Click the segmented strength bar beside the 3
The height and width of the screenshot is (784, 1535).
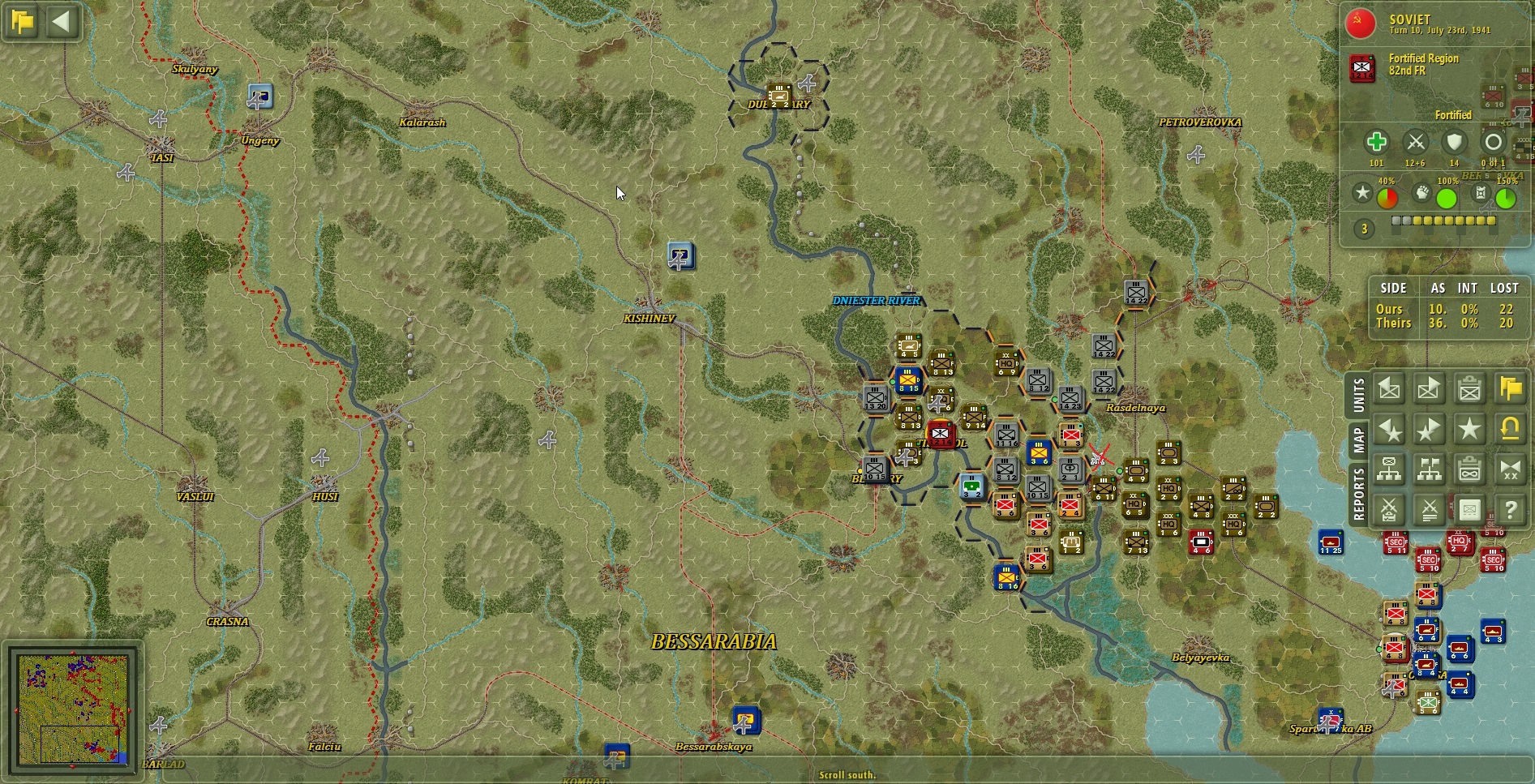click(x=1443, y=221)
